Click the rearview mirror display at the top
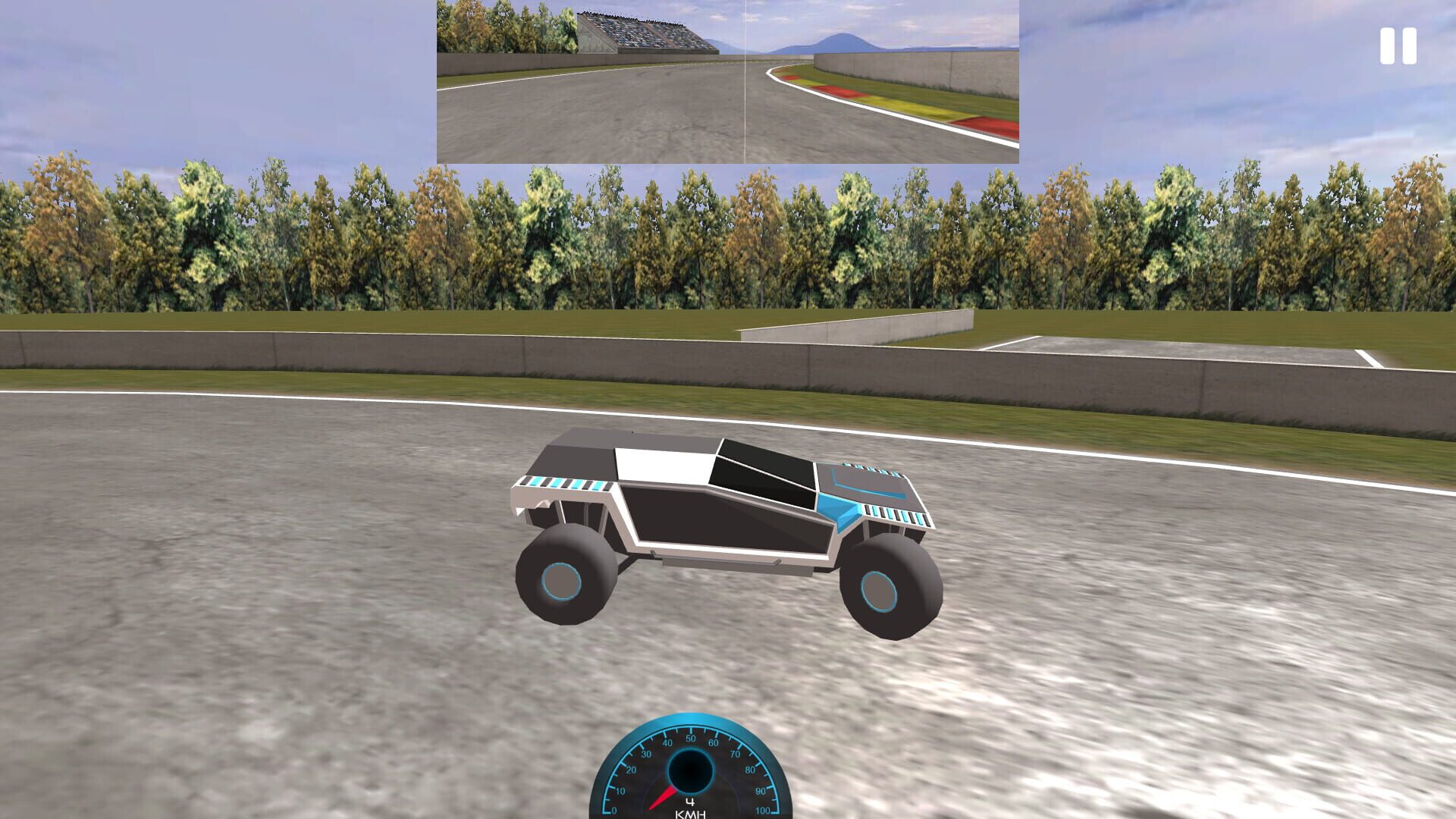The width and height of the screenshot is (1456, 819). pyautogui.click(x=726, y=81)
